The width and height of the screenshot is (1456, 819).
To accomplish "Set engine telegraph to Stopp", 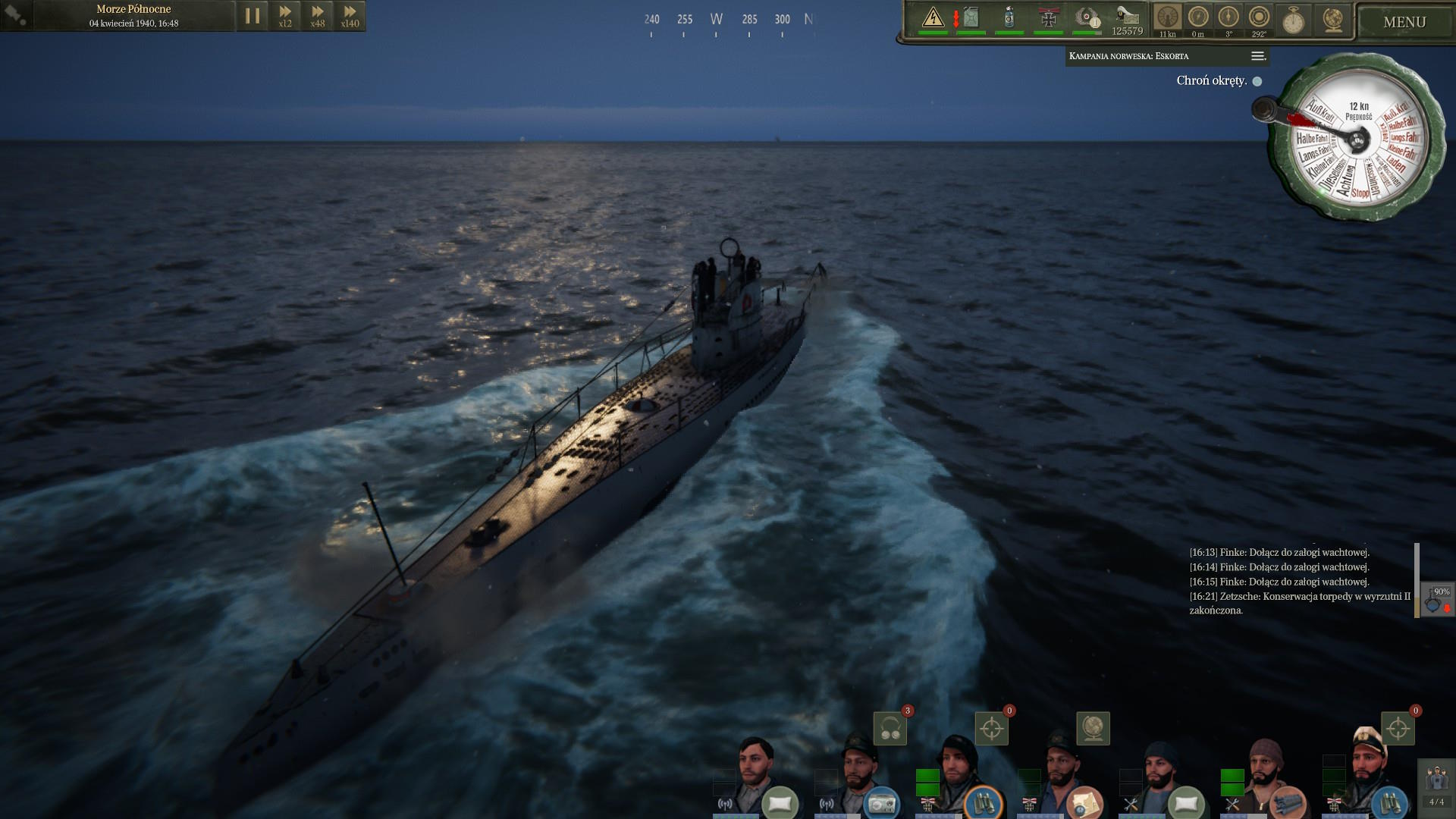I will click(x=1360, y=193).
